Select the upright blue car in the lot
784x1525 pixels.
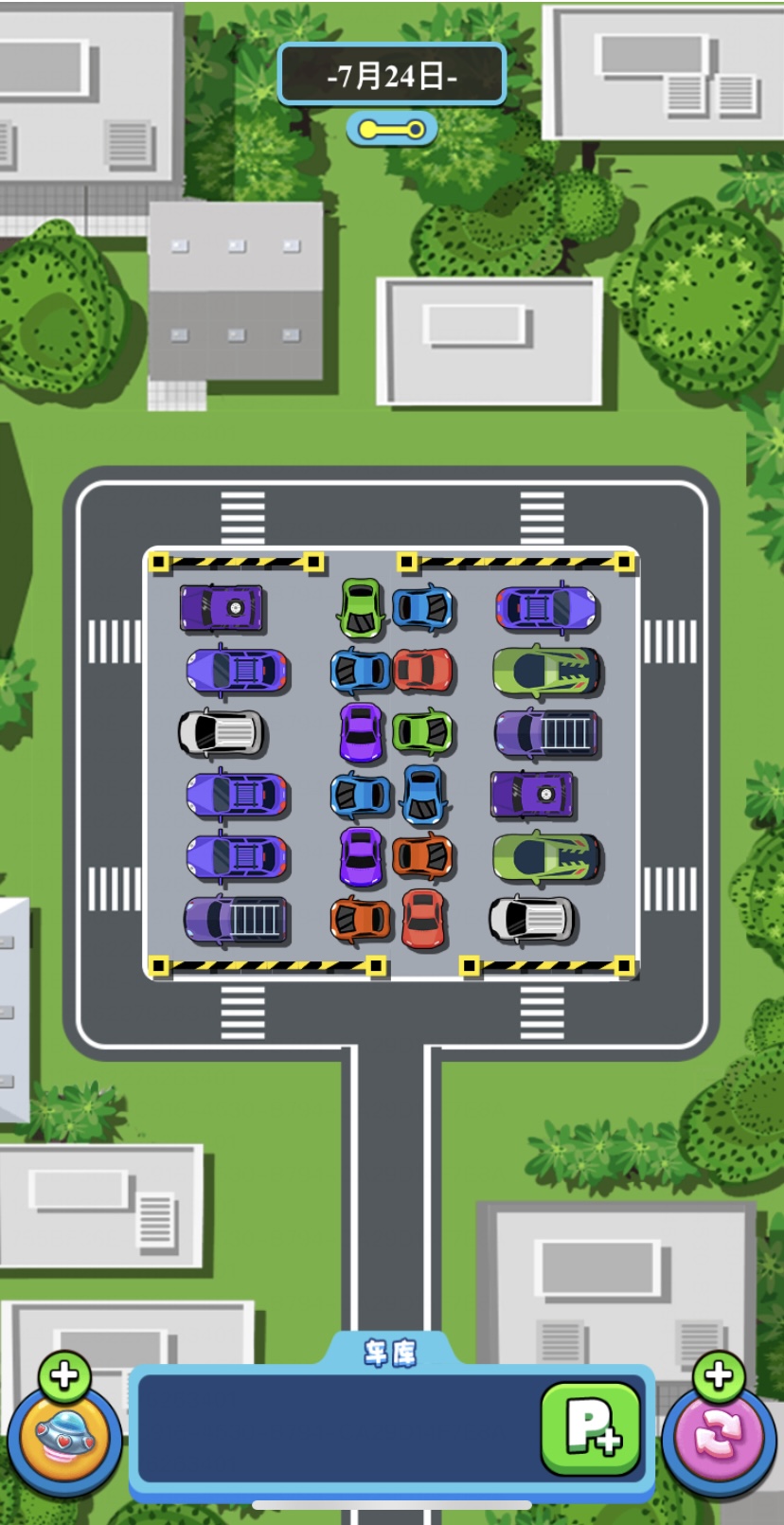(423, 794)
